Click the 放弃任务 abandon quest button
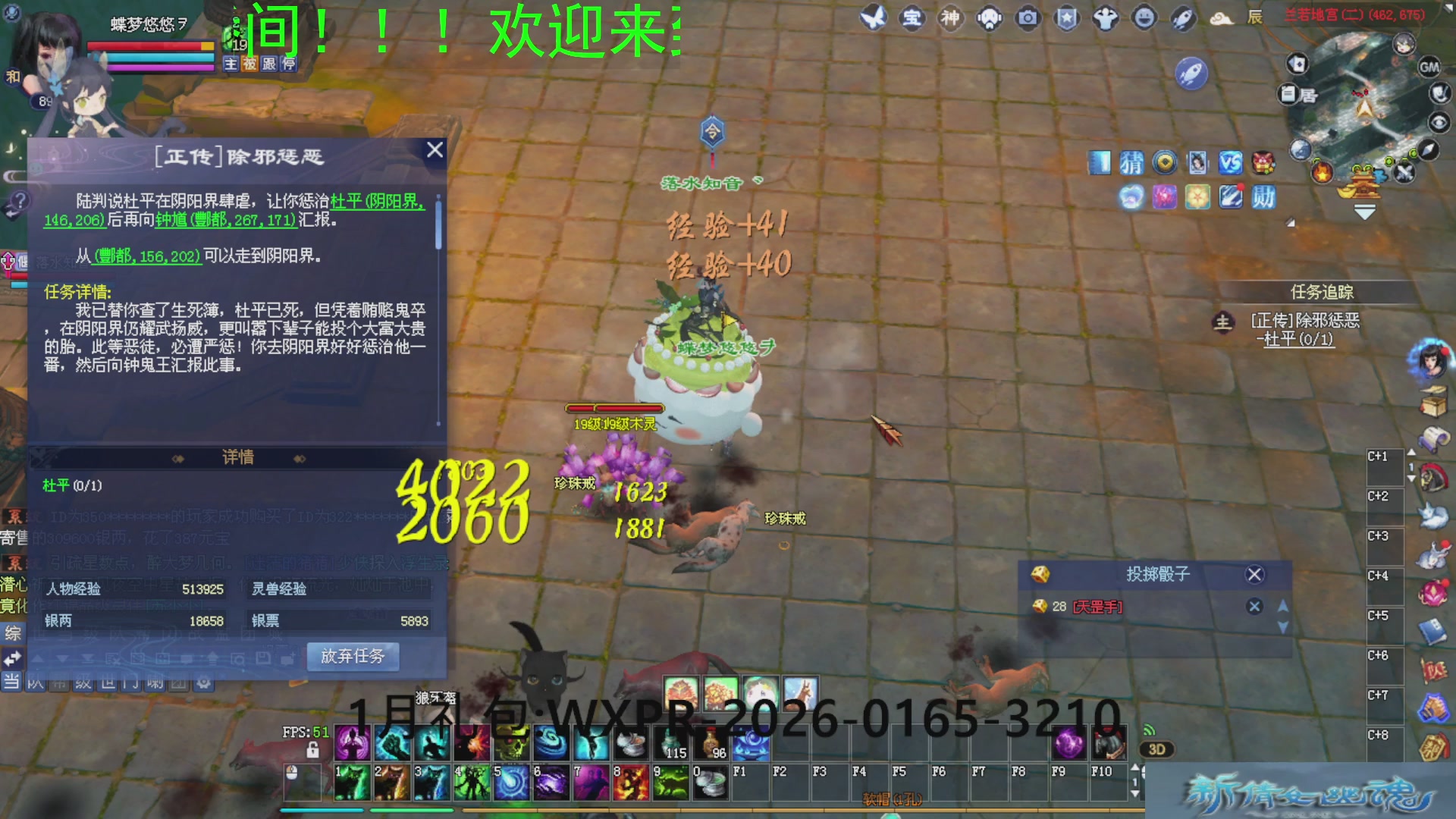 coord(353,657)
